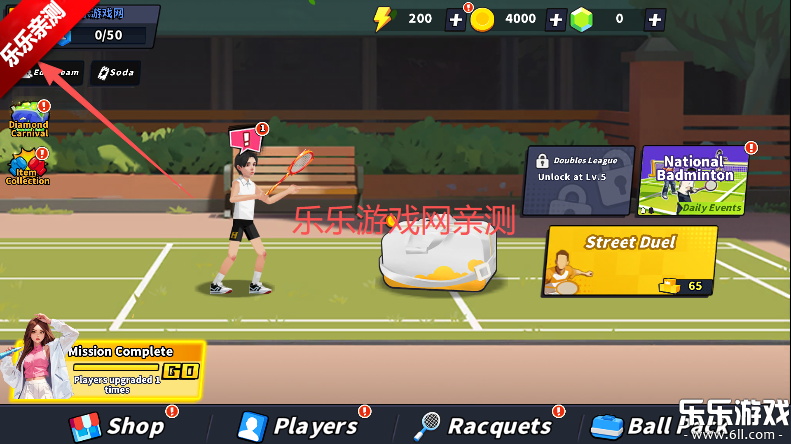Add green gems with the plus button
Image resolution: width=791 pixels, height=444 pixels.
655,19
